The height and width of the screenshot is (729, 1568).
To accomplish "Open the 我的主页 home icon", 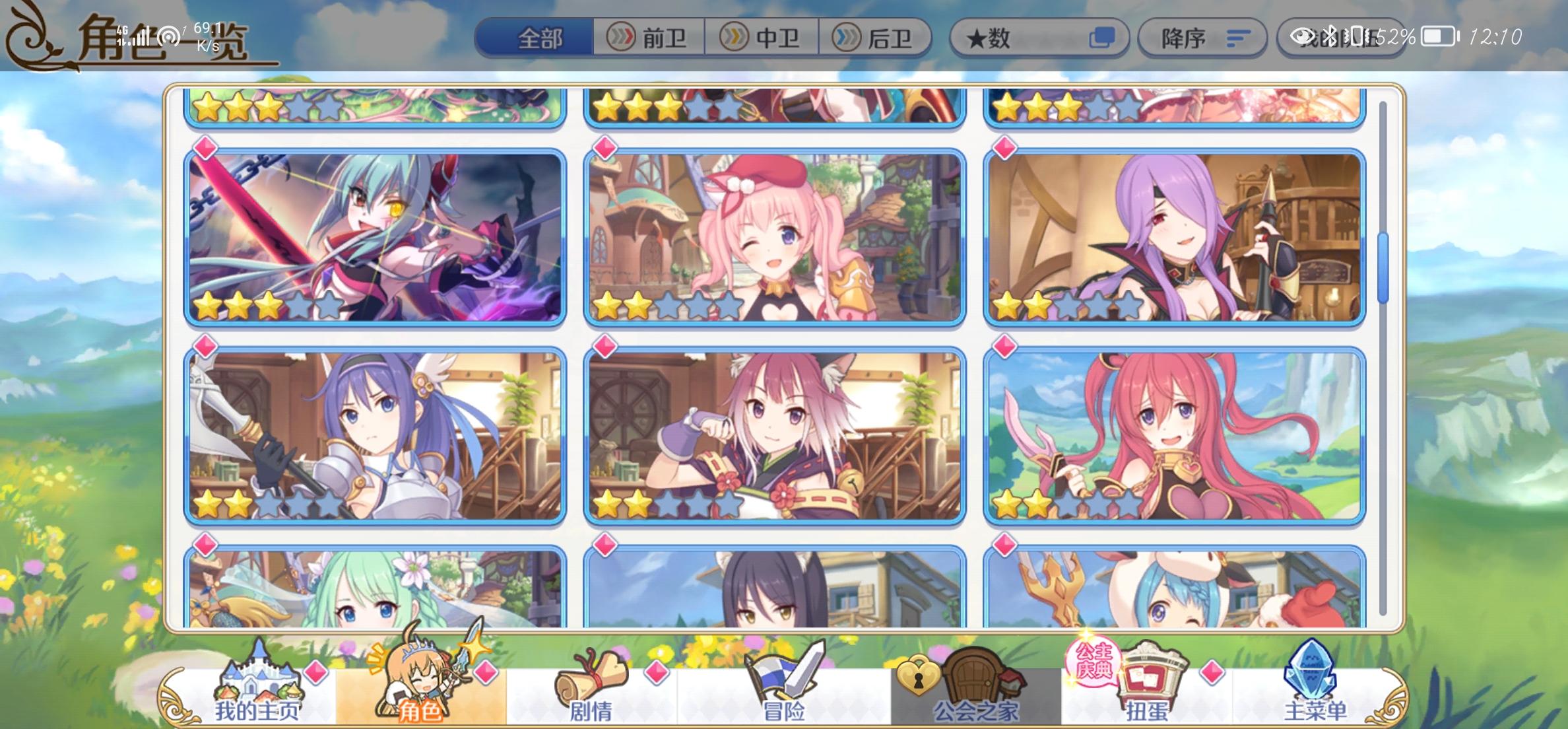I will tap(261, 680).
